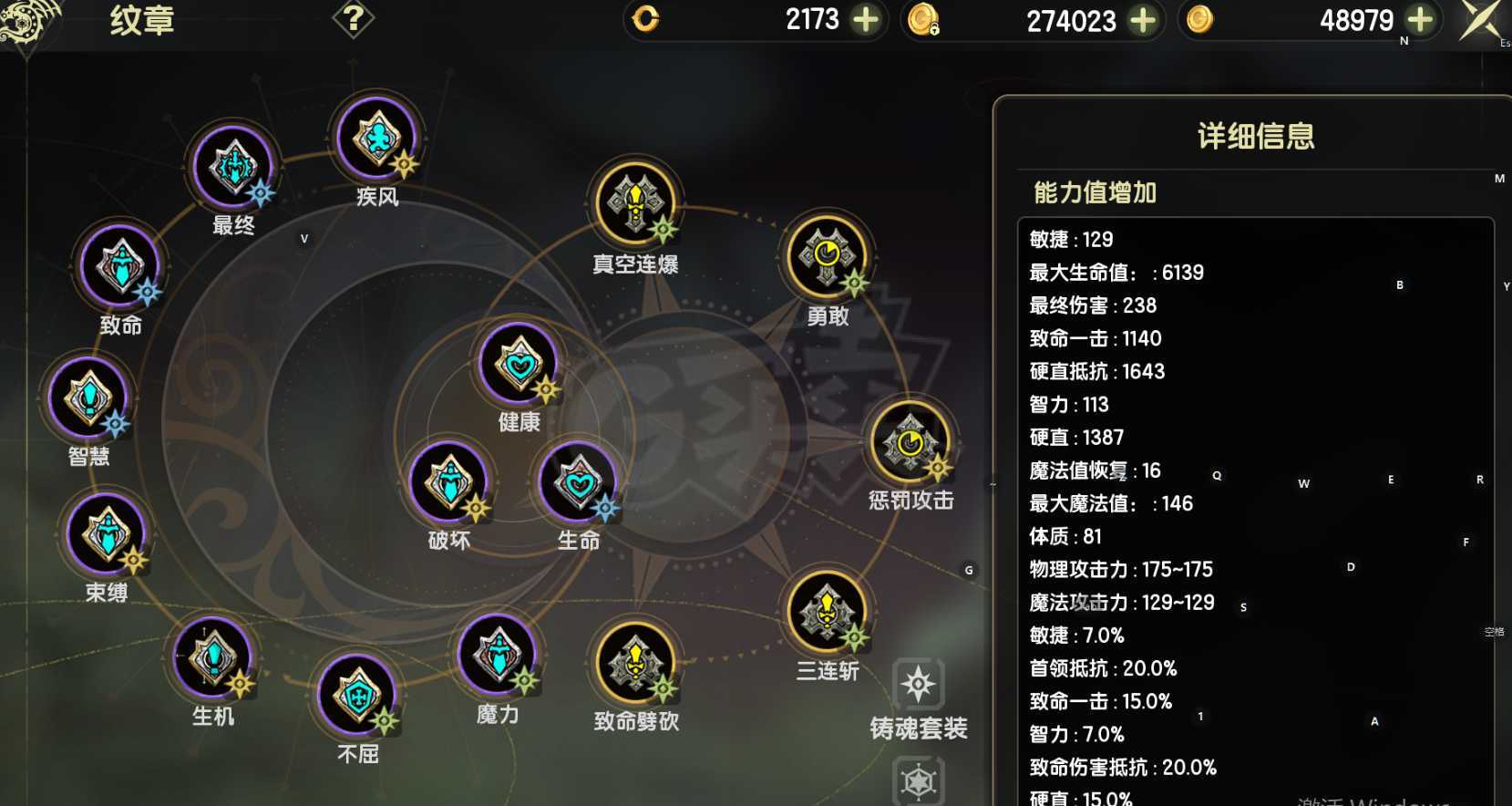Open the question mark help icon

pyautogui.click(x=356, y=18)
